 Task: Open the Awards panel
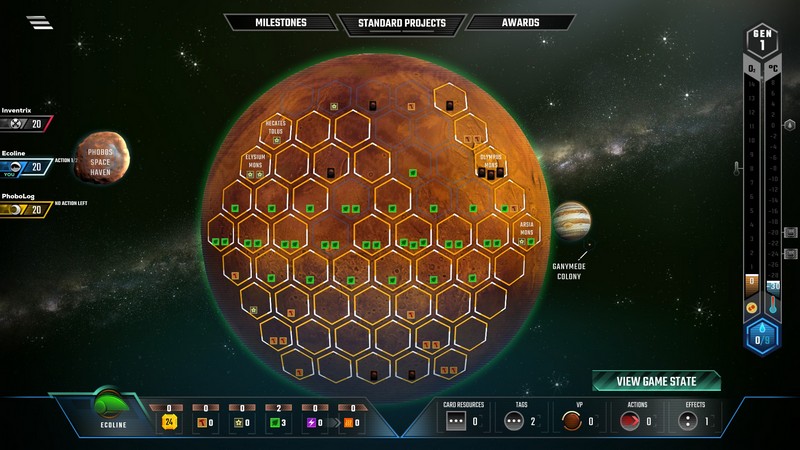click(x=520, y=23)
